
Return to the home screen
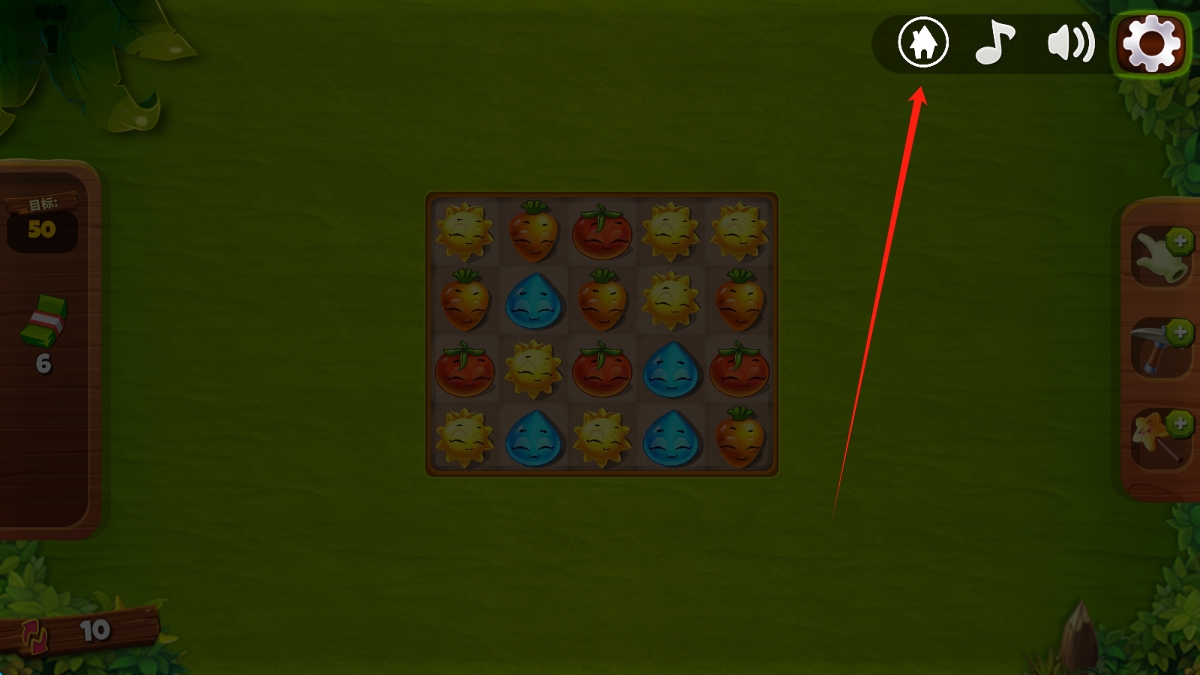923,43
